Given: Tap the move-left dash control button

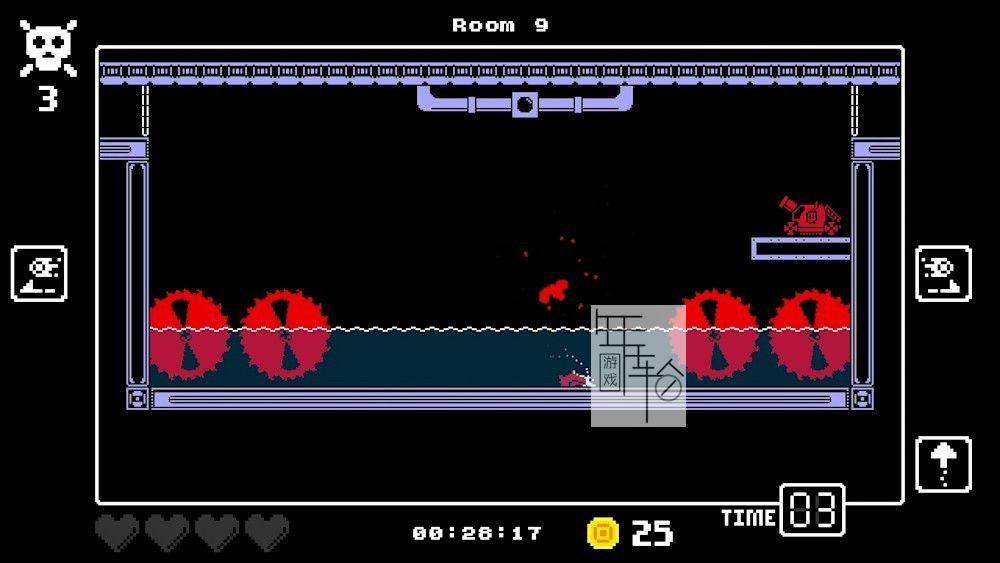Looking at the screenshot, I should (x=40, y=273).
